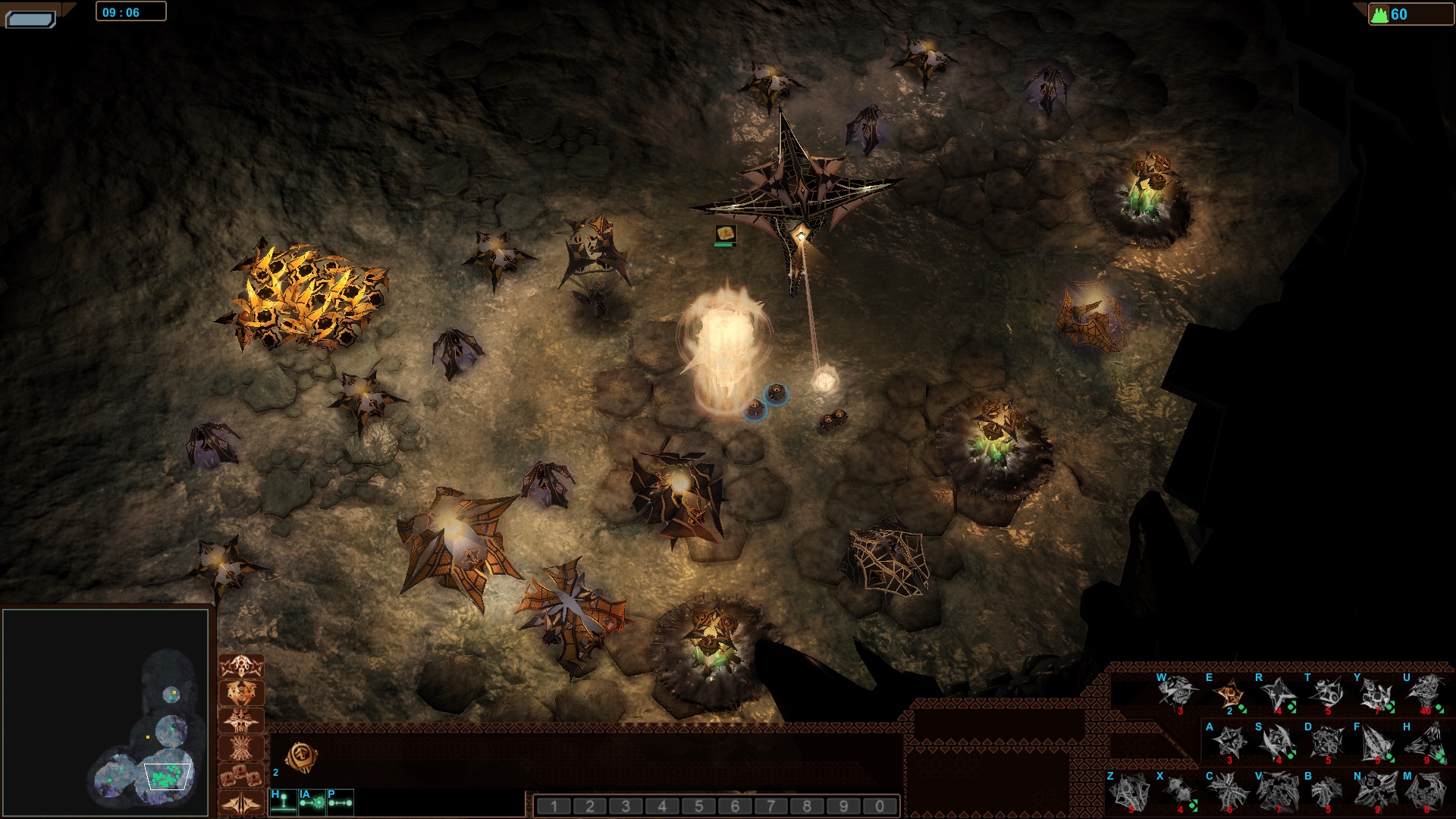Image resolution: width=1456 pixels, height=819 pixels.
Task: Pick the build option labeled H
Action: pyautogui.click(x=1426, y=742)
